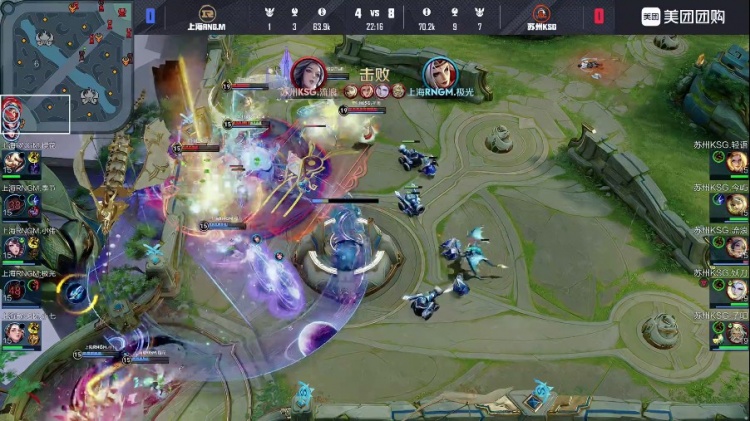750x421 pixels.
Task: Click the 上海RNGM.极光 victim portrait in the kill banner
Action: click(x=438, y=74)
